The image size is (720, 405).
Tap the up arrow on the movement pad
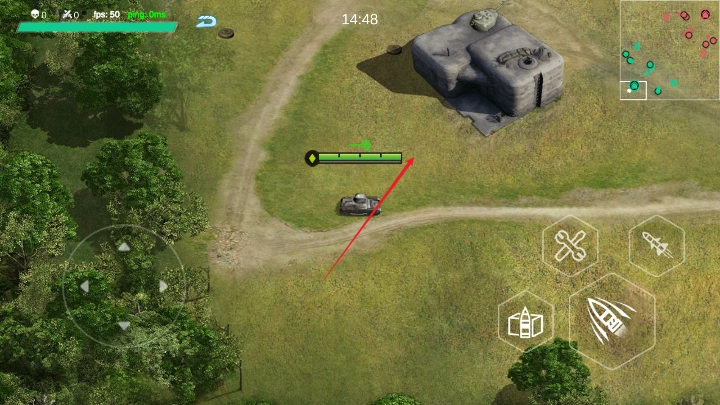coord(123,246)
